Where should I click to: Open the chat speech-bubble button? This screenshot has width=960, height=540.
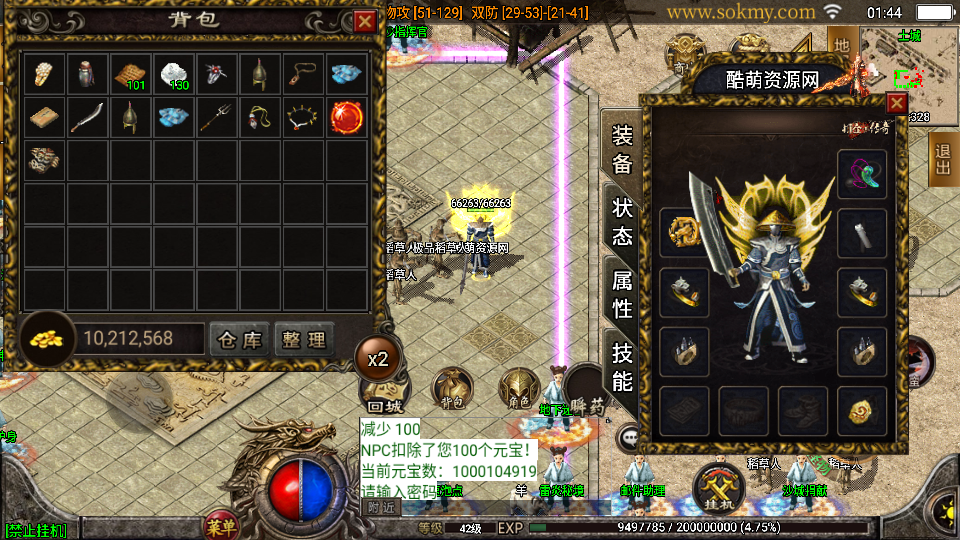click(x=630, y=437)
